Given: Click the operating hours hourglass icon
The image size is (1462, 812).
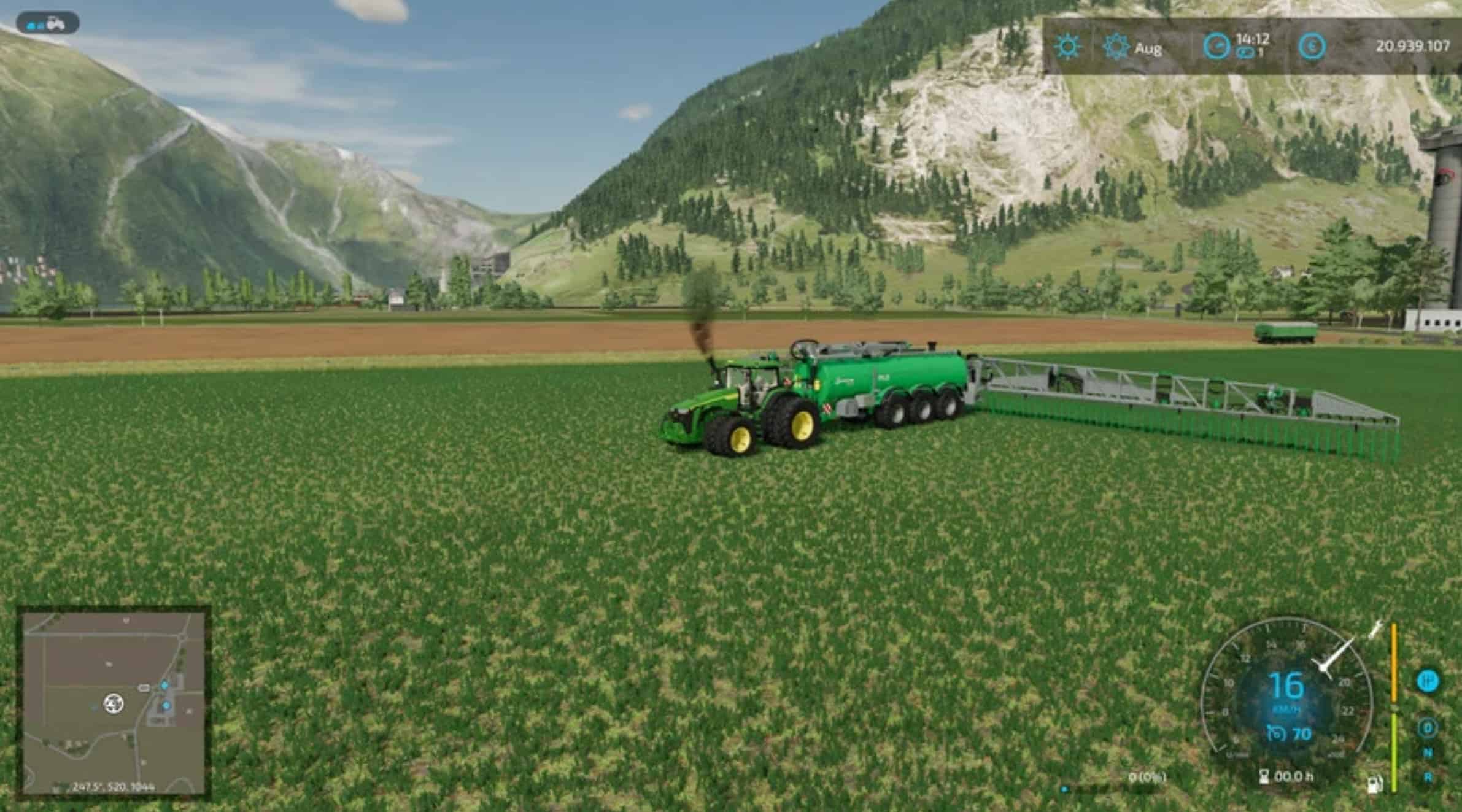Looking at the screenshot, I should [x=1264, y=777].
